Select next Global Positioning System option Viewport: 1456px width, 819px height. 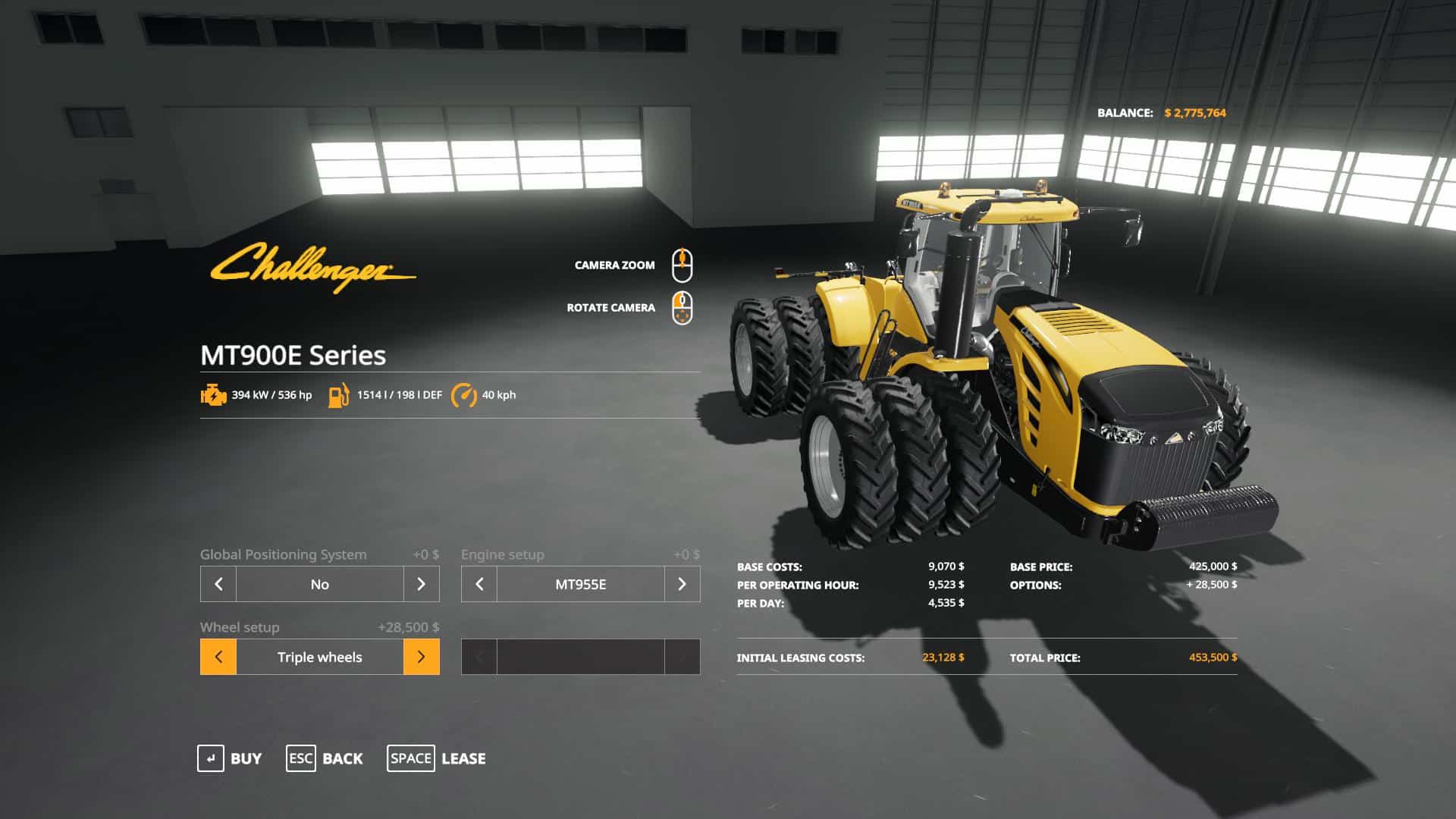[x=422, y=584]
